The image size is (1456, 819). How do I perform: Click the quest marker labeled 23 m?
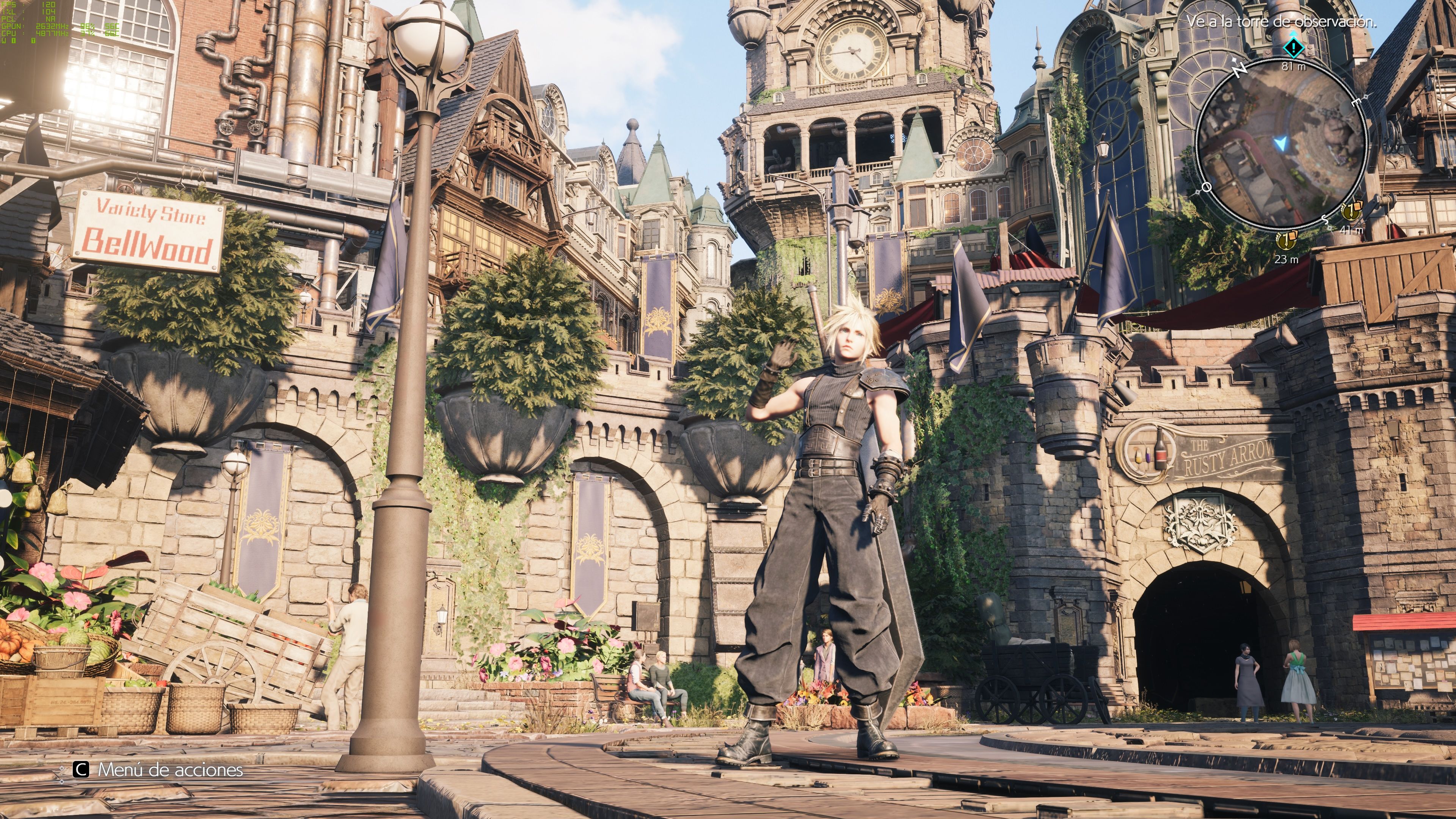(x=1286, y=241)
